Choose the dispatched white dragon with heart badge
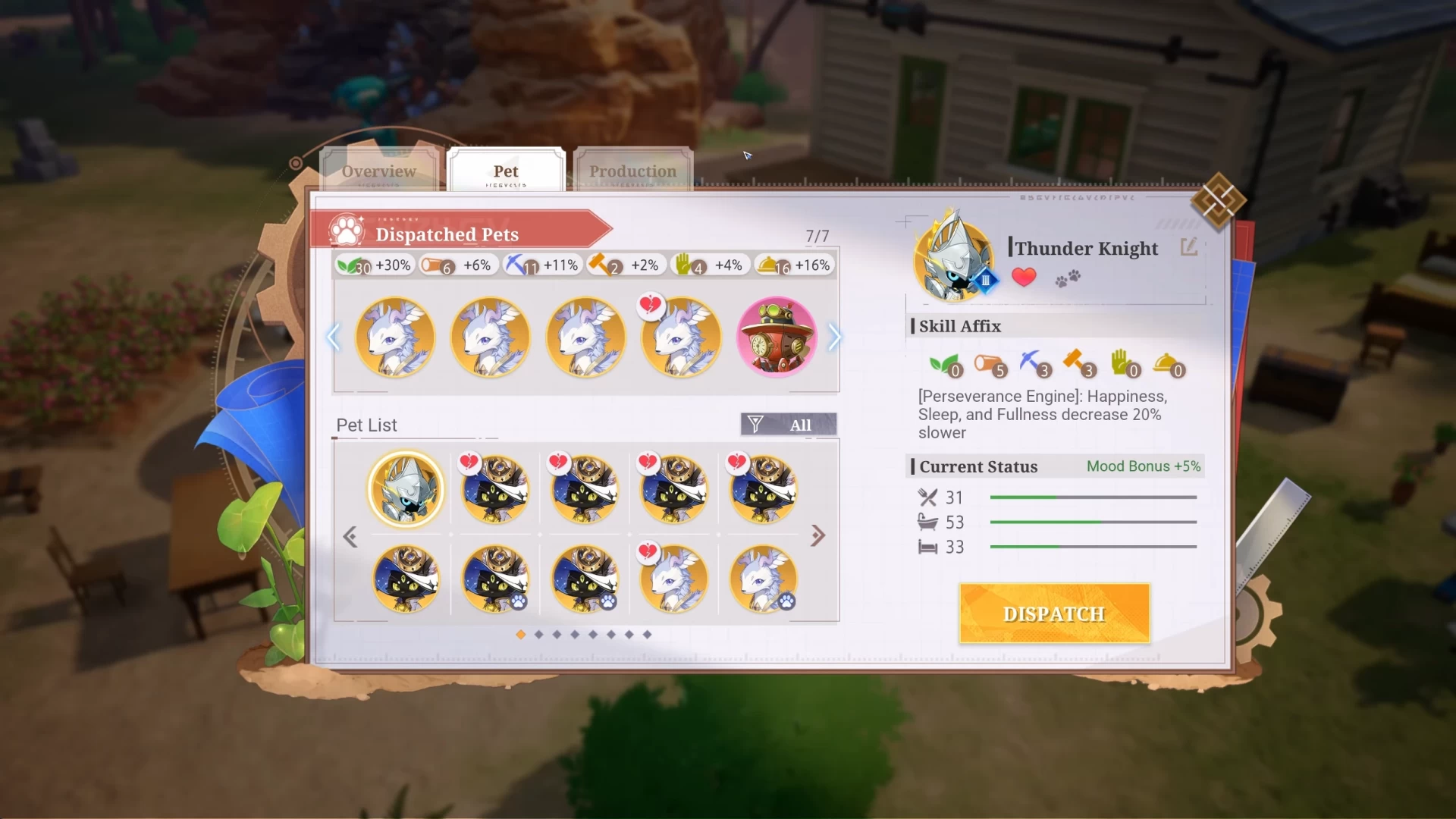The width and height of the screenshot is (1456, 819). tap(680, 337)
